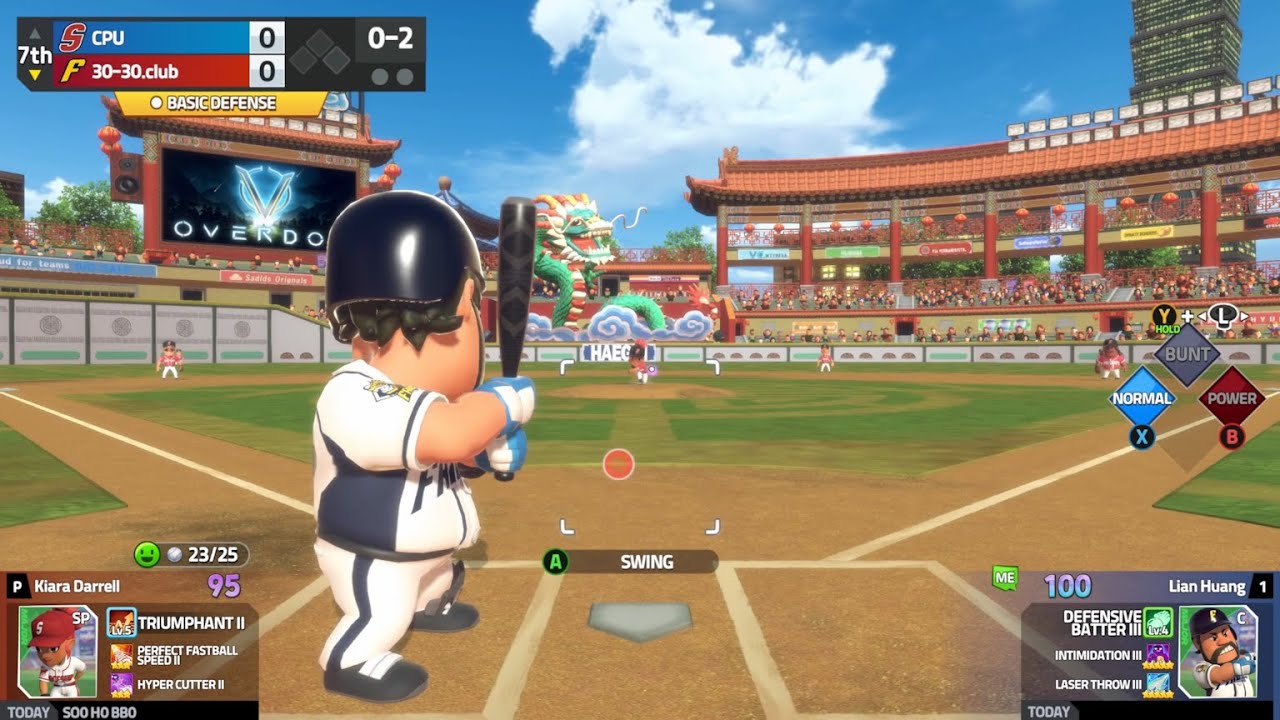
Task: View the Intimidation III skill icon
Action: point(1157,655)
